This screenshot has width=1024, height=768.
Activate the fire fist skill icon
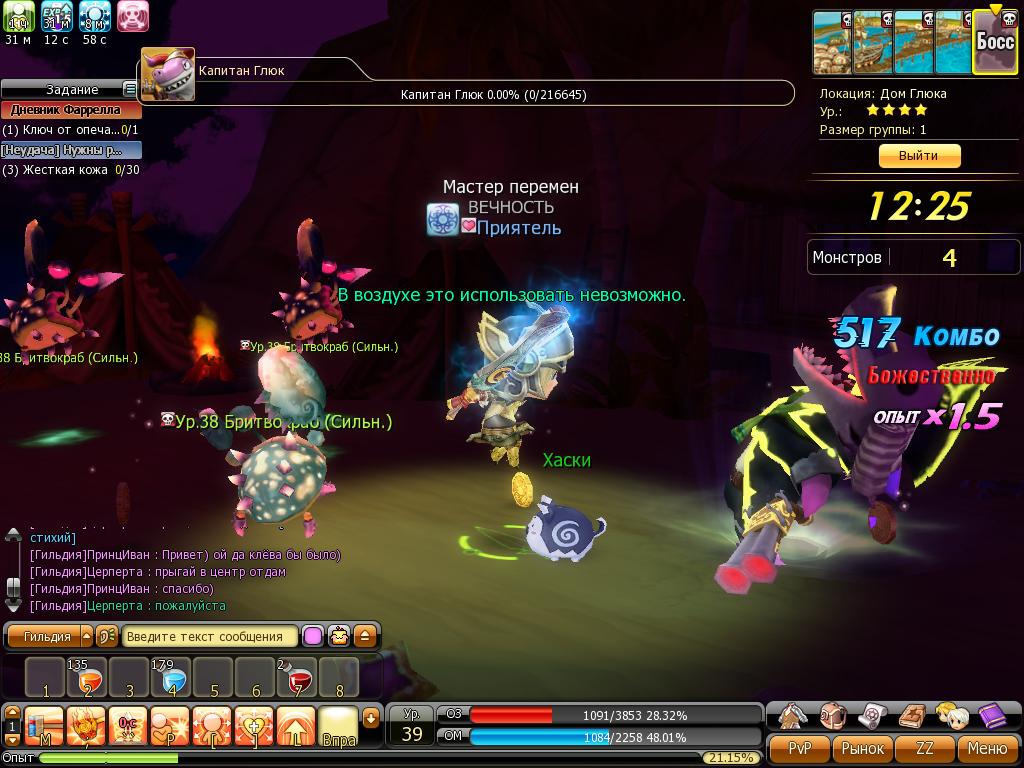pos(86,724)
